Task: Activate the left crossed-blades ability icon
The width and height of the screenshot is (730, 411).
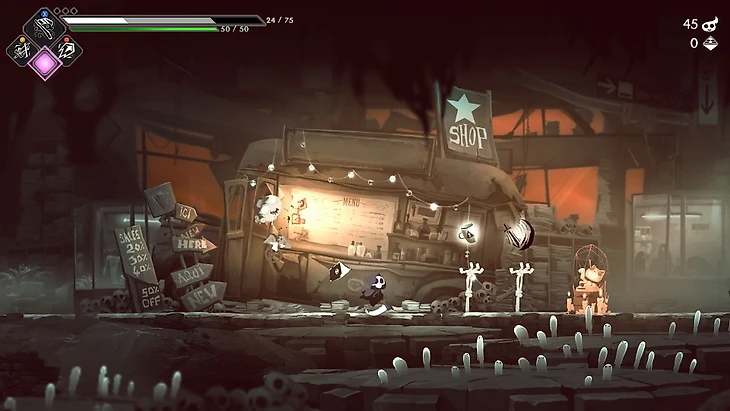Action: coord(22,49)
